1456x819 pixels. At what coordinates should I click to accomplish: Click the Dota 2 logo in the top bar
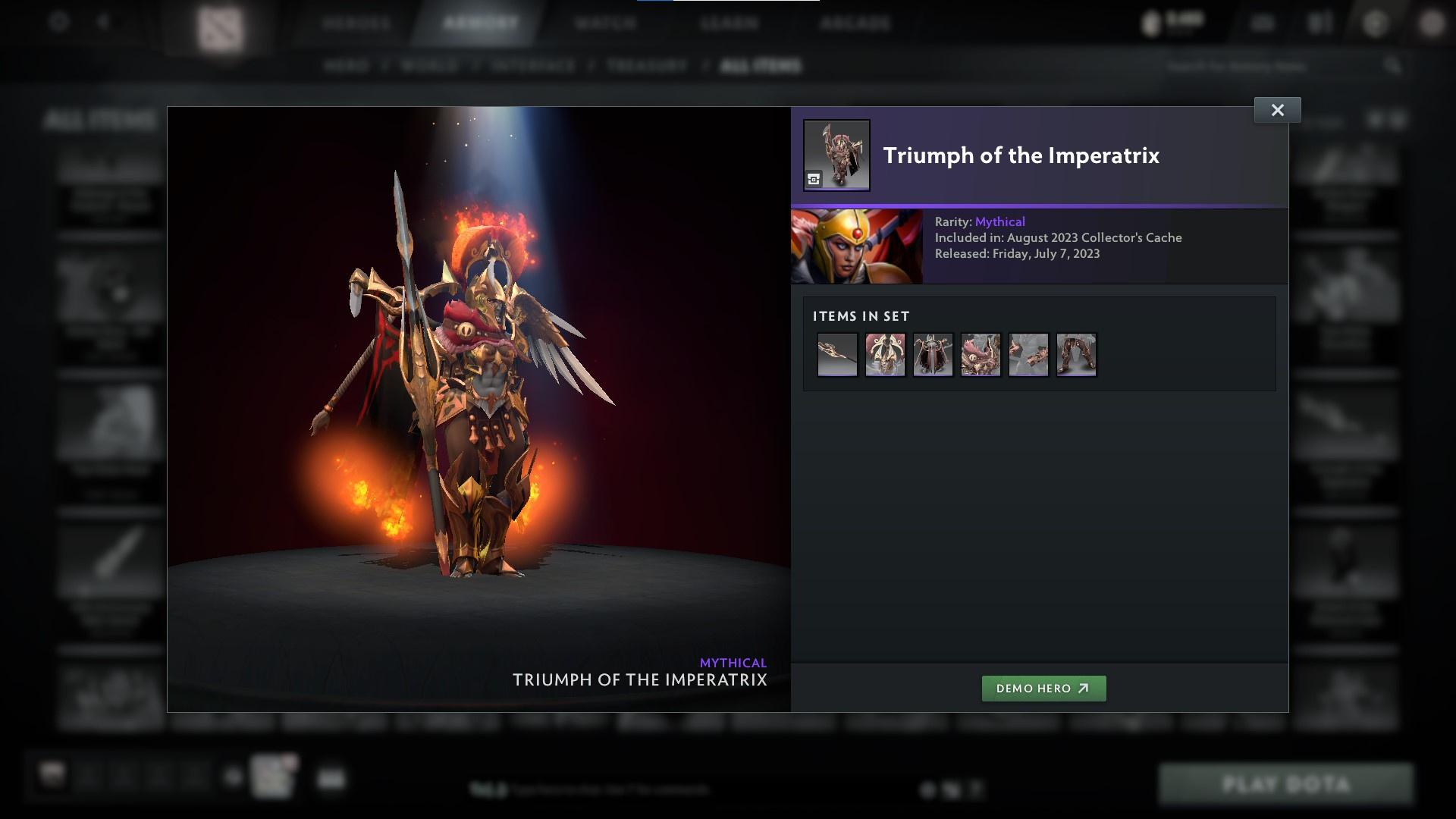(x=220, y=23)
